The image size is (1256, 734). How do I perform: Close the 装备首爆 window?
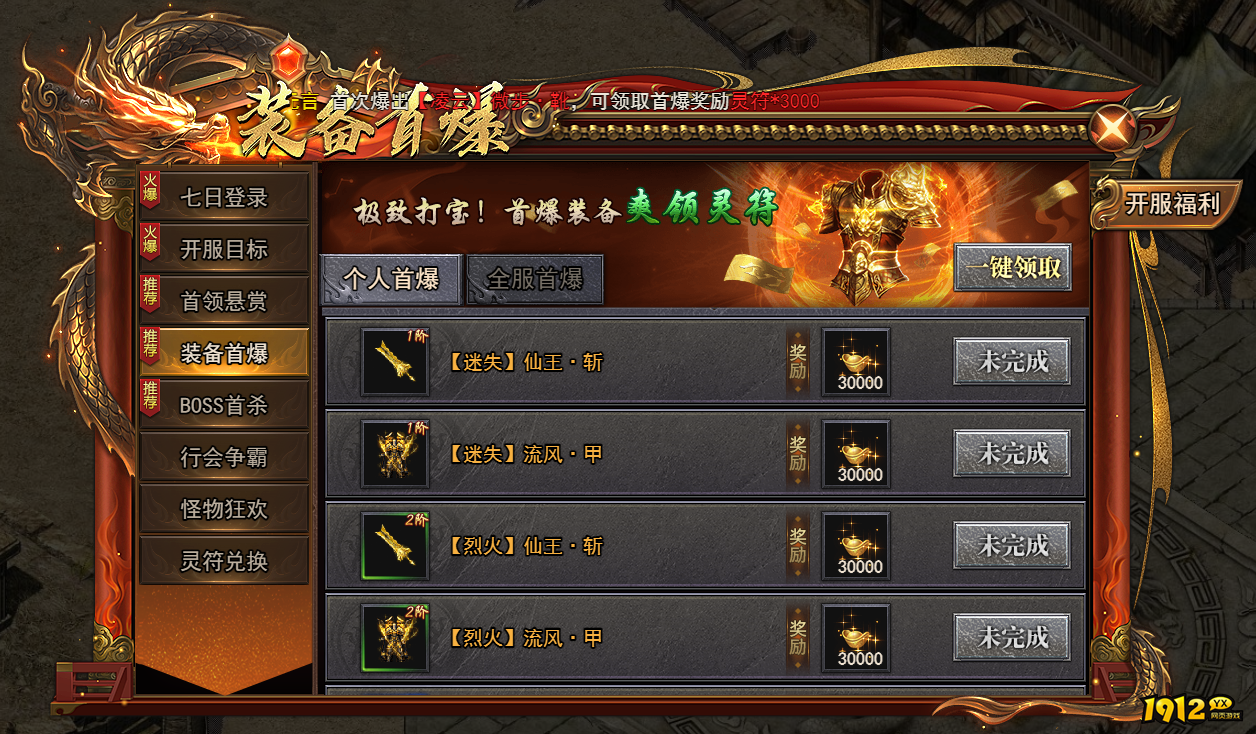[x=1114, y=127]
